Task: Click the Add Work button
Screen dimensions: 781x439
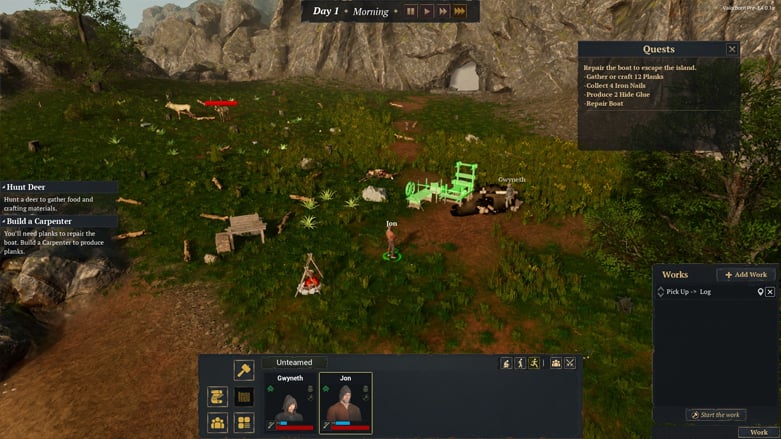Action: 746,274
